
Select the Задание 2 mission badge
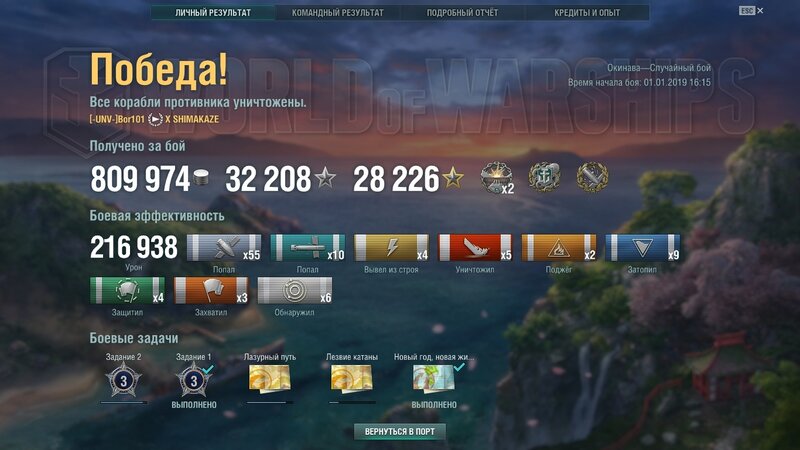(x=124, y=379)
